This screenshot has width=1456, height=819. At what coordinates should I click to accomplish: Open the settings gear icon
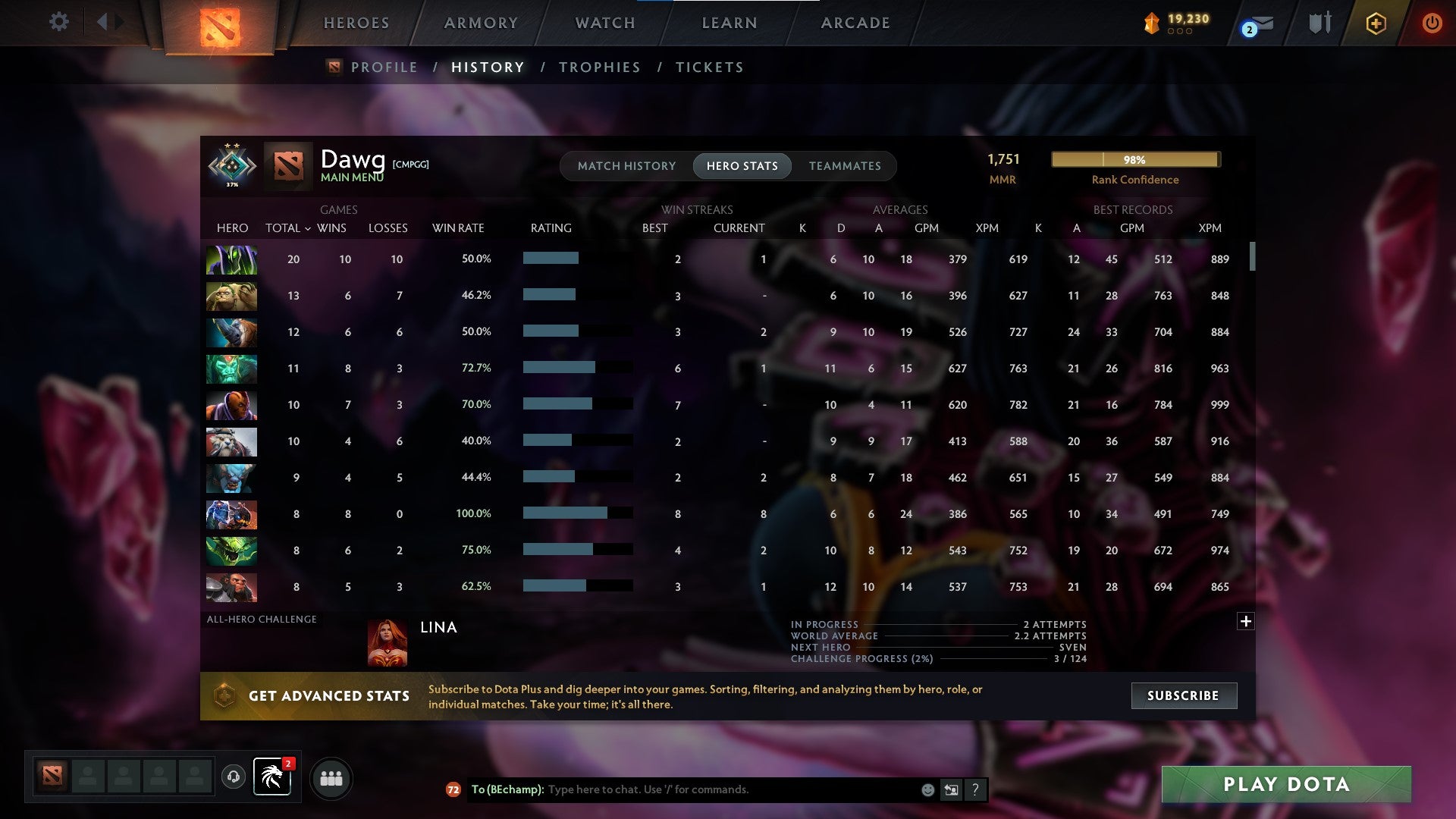[x=58, y=22]
